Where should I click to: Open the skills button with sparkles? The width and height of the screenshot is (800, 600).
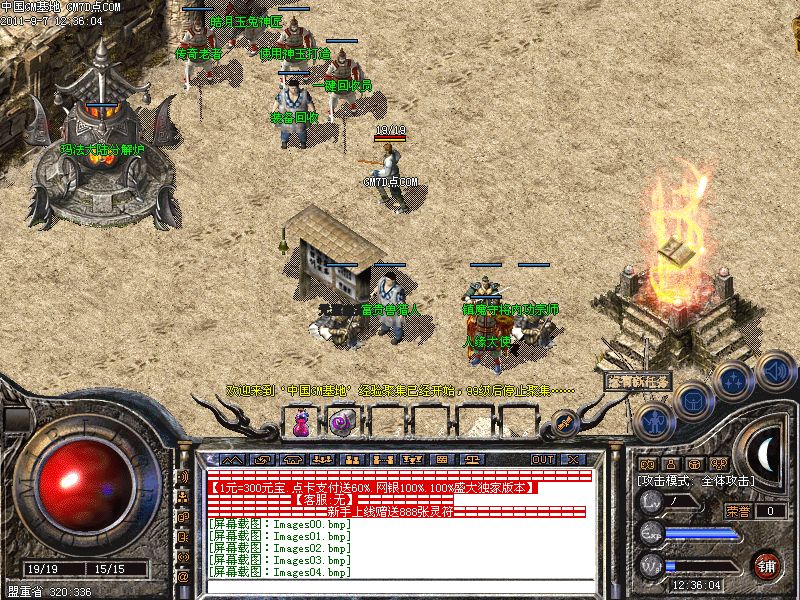(x=734, y=380)
